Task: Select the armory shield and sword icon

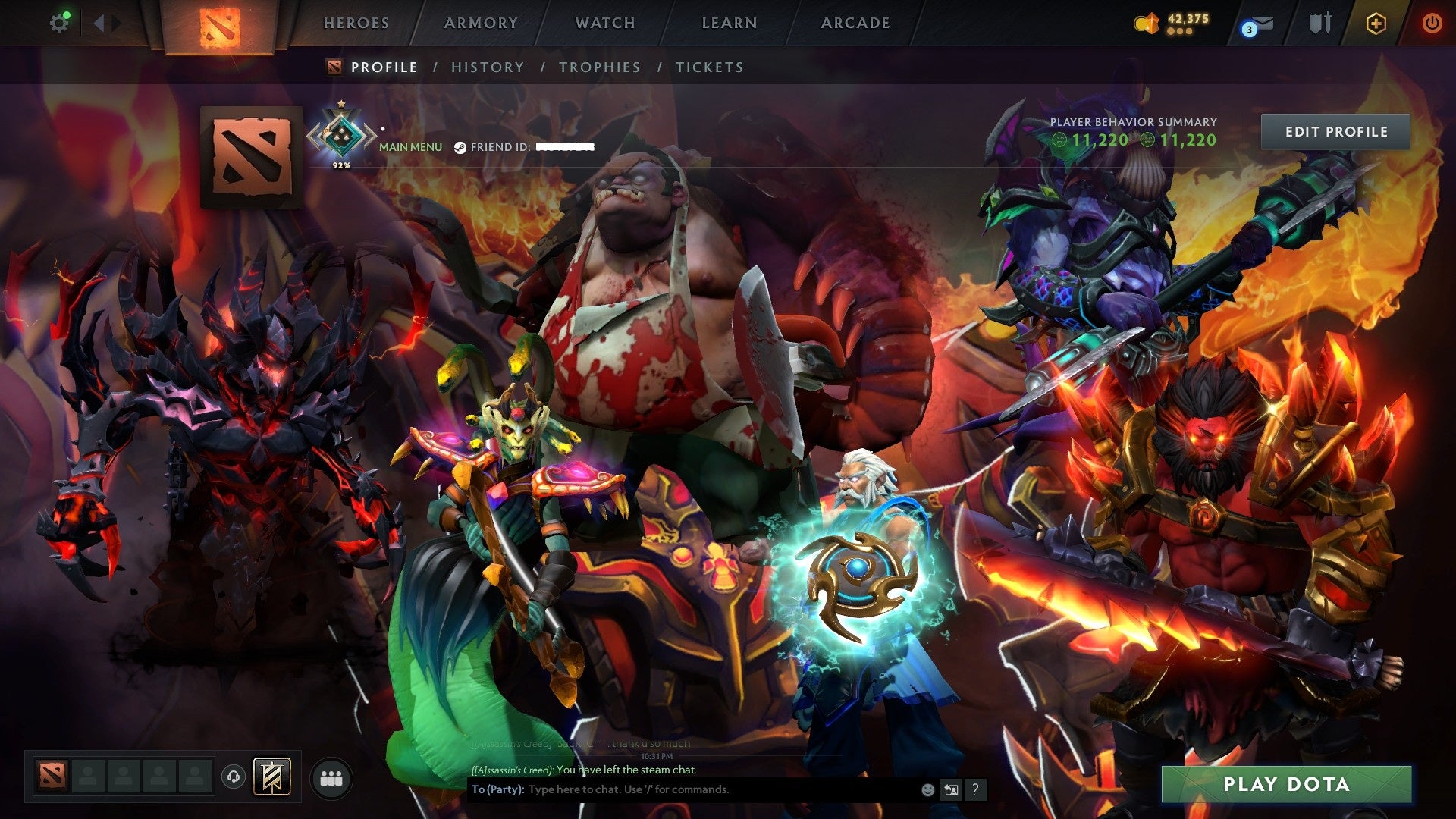Action: [x=1321, y=21]
